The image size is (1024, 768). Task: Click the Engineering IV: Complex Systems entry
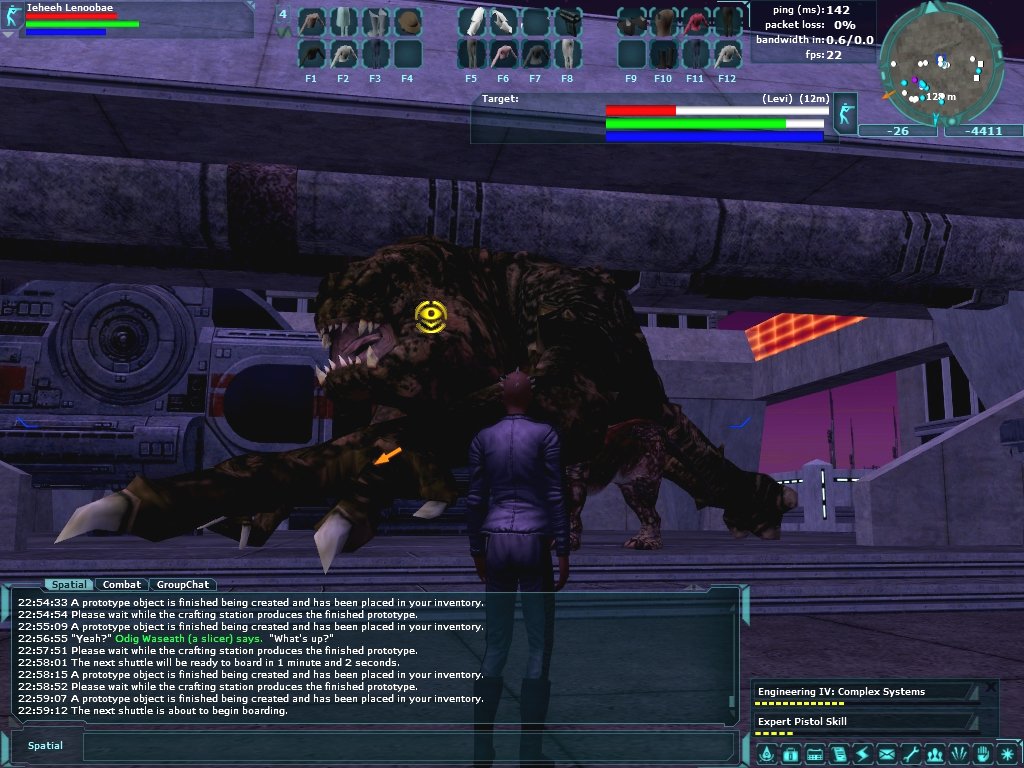(x=860, y=692)
